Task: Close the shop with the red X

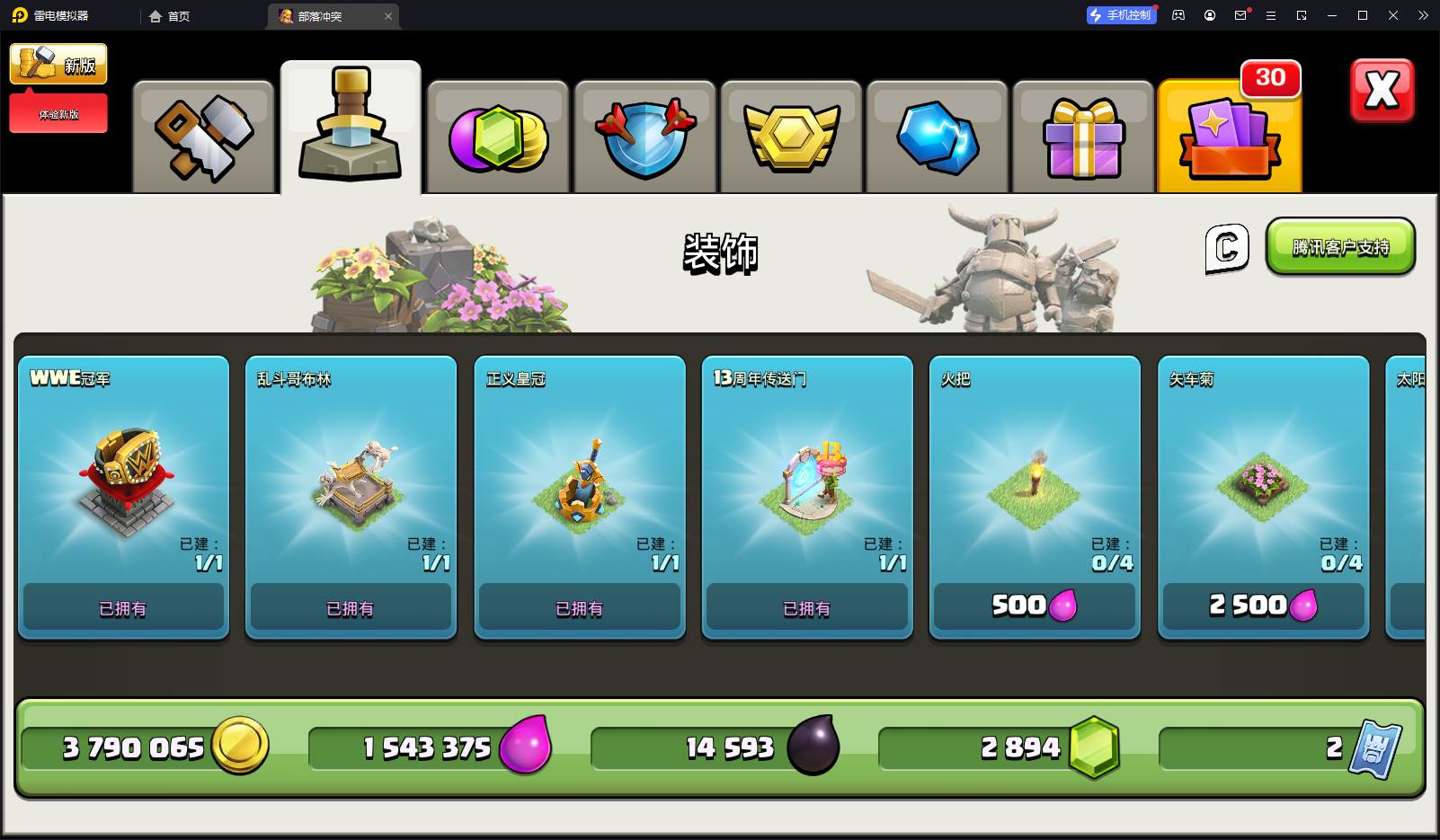Action: pyautogui.click(x=1382, y=91)
